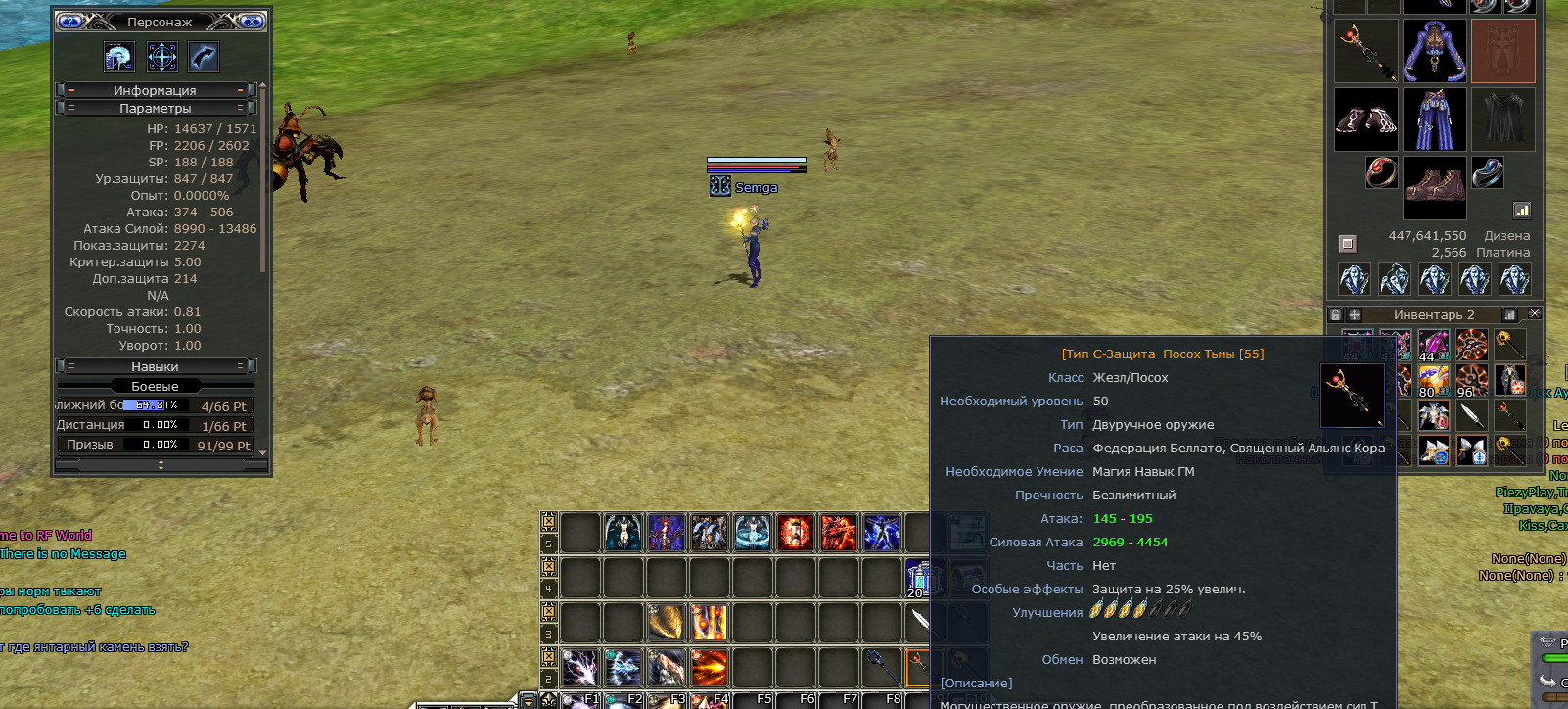The width and height of the screenshot is (1568, 709).
Task: Select the Боевые skills category
Action: (x=155, y=386)
